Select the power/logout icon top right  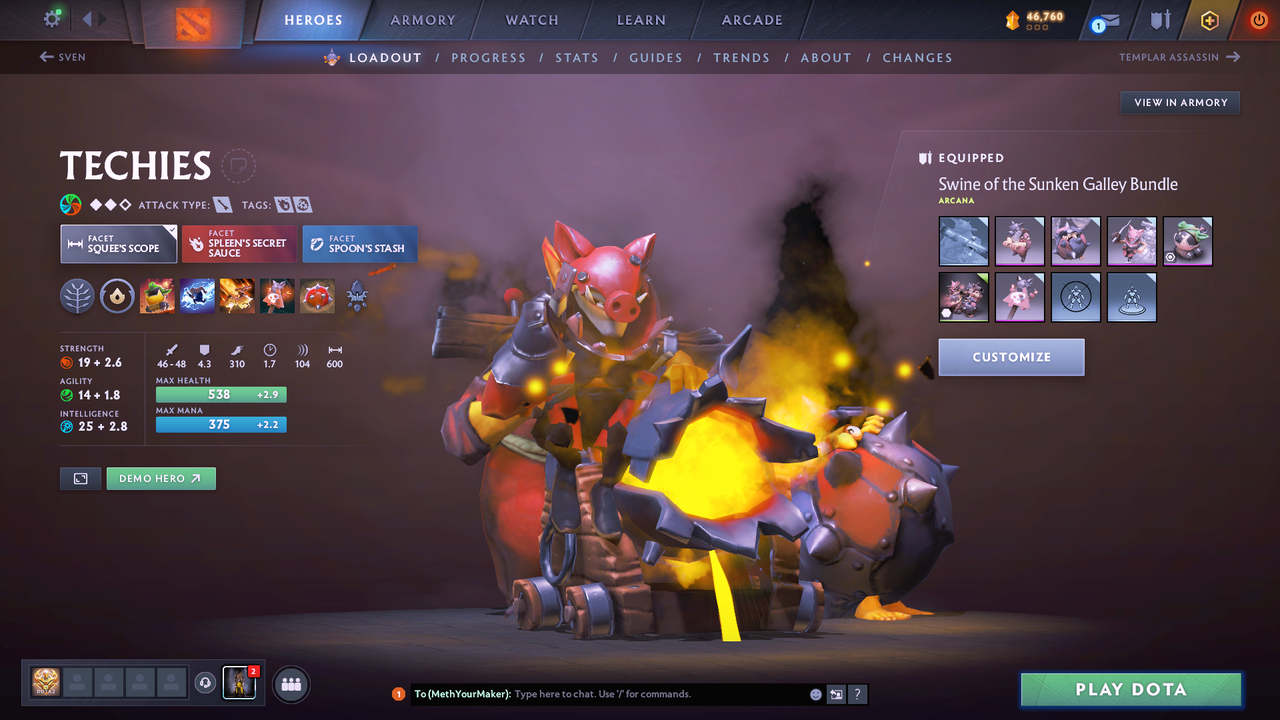click(1258, 20)
